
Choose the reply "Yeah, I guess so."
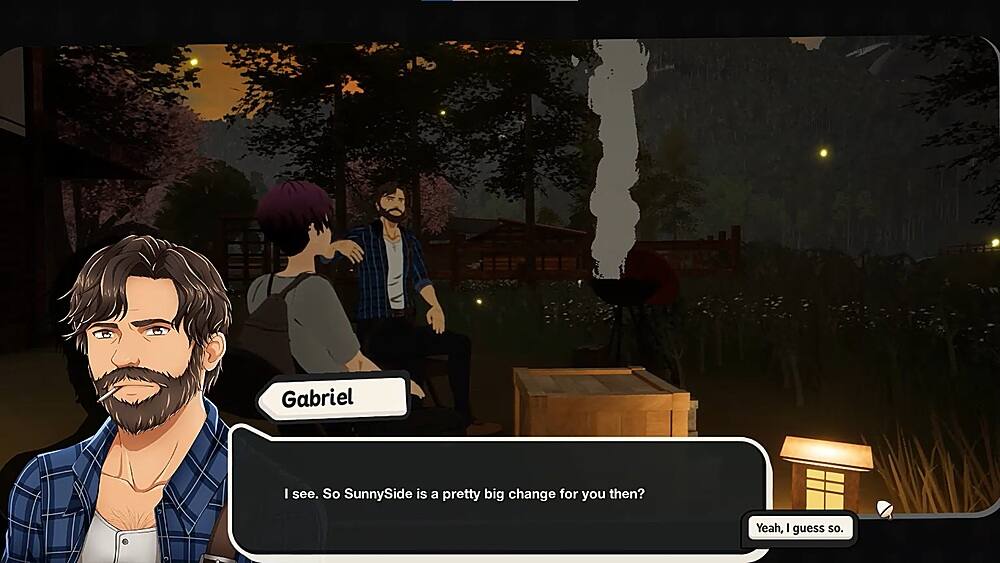pos(799,527)
